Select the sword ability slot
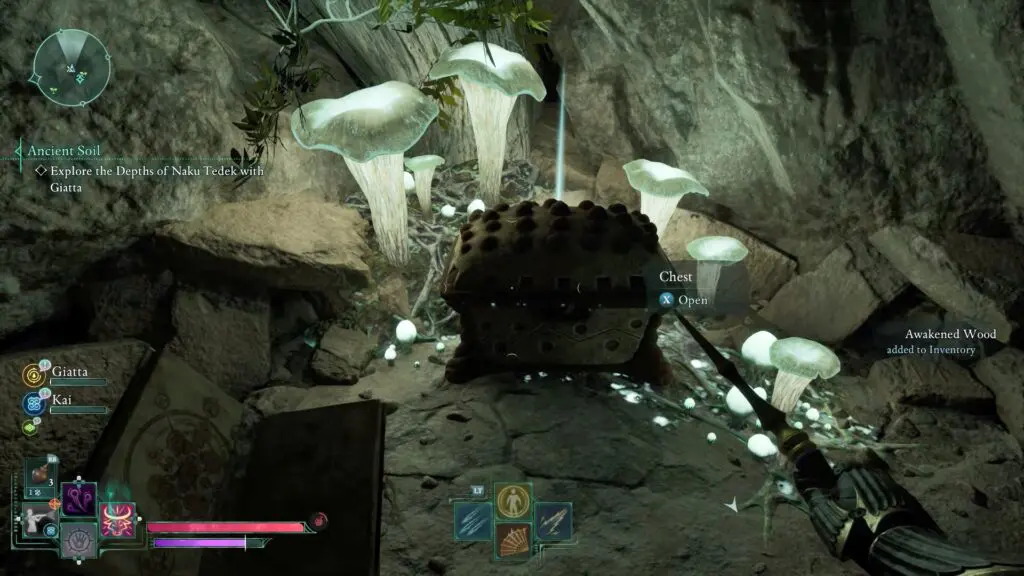This screenshot has height=576, width=1024. pyautogui.click(x=552, y=521)
